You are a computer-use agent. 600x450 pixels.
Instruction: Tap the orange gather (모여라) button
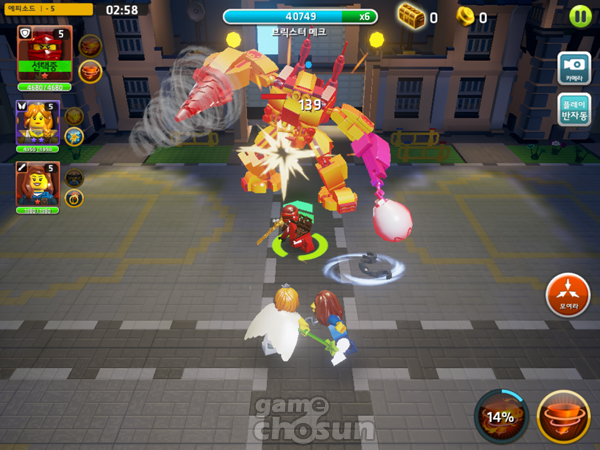(567, 295)
